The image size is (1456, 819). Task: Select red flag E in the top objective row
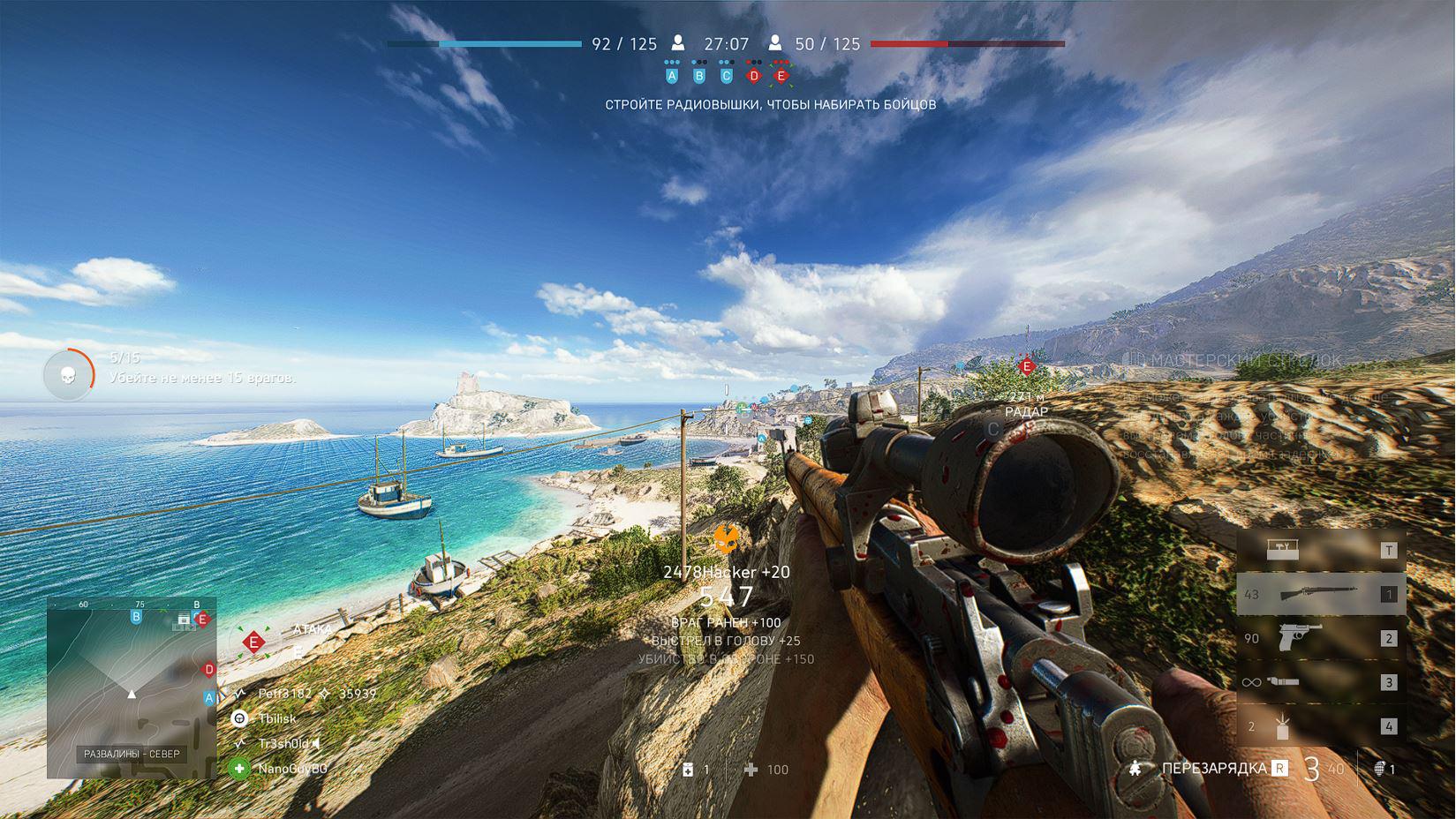click(x=781, y=76)
